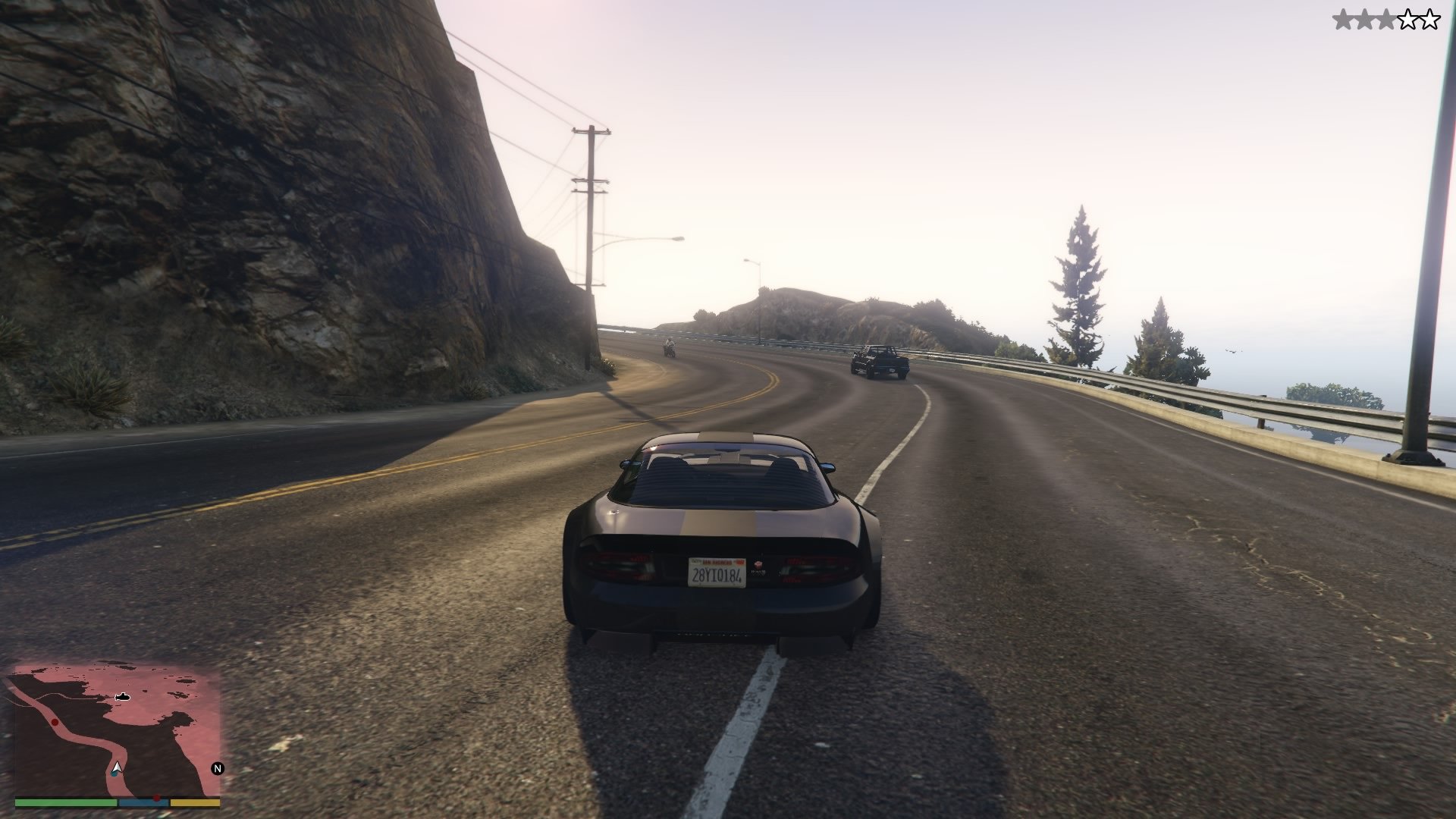Click the green health bar
This screenshot has width=1456, height=819.
[x=64, y=802]
